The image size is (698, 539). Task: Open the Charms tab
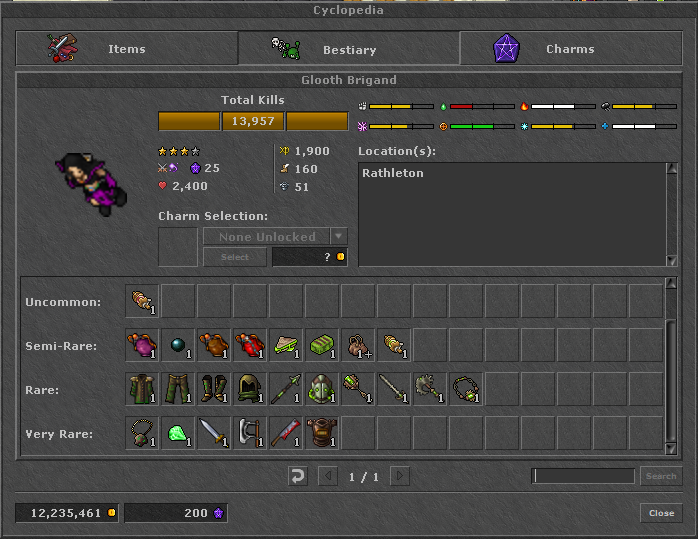(x=570, y=49)
